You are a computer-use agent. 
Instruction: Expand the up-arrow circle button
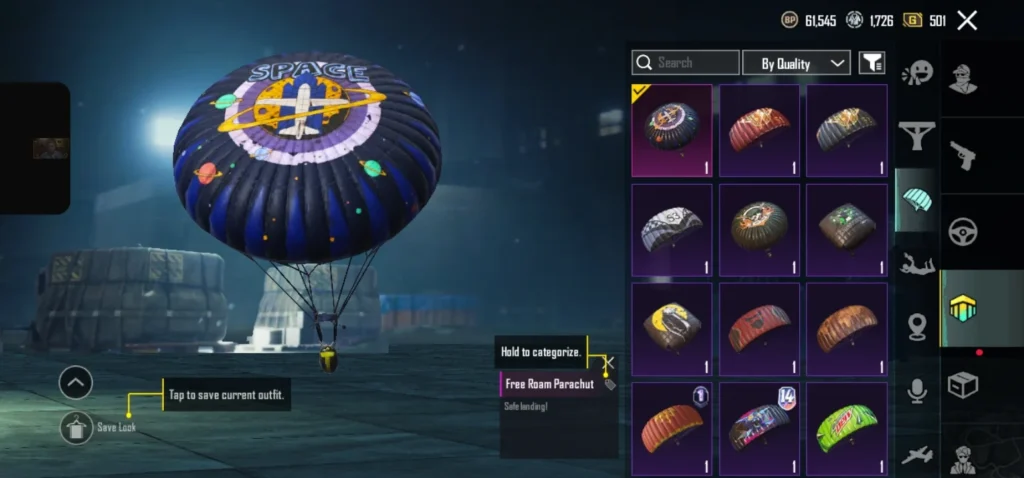(x=76, y=382)
